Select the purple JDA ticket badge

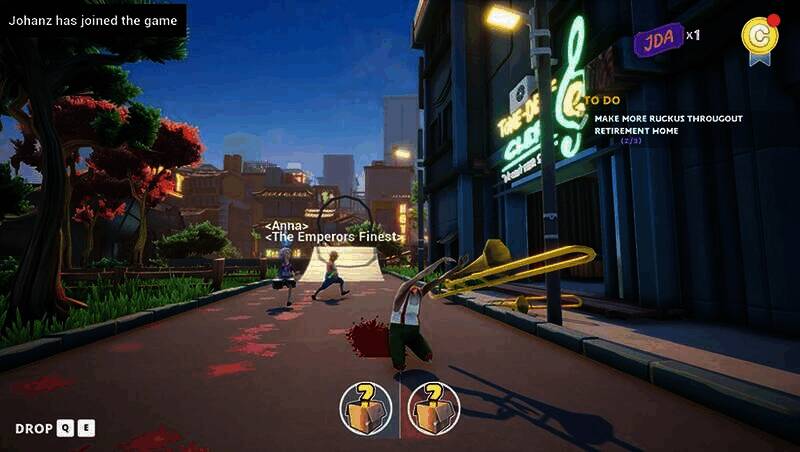click(658, 39)
